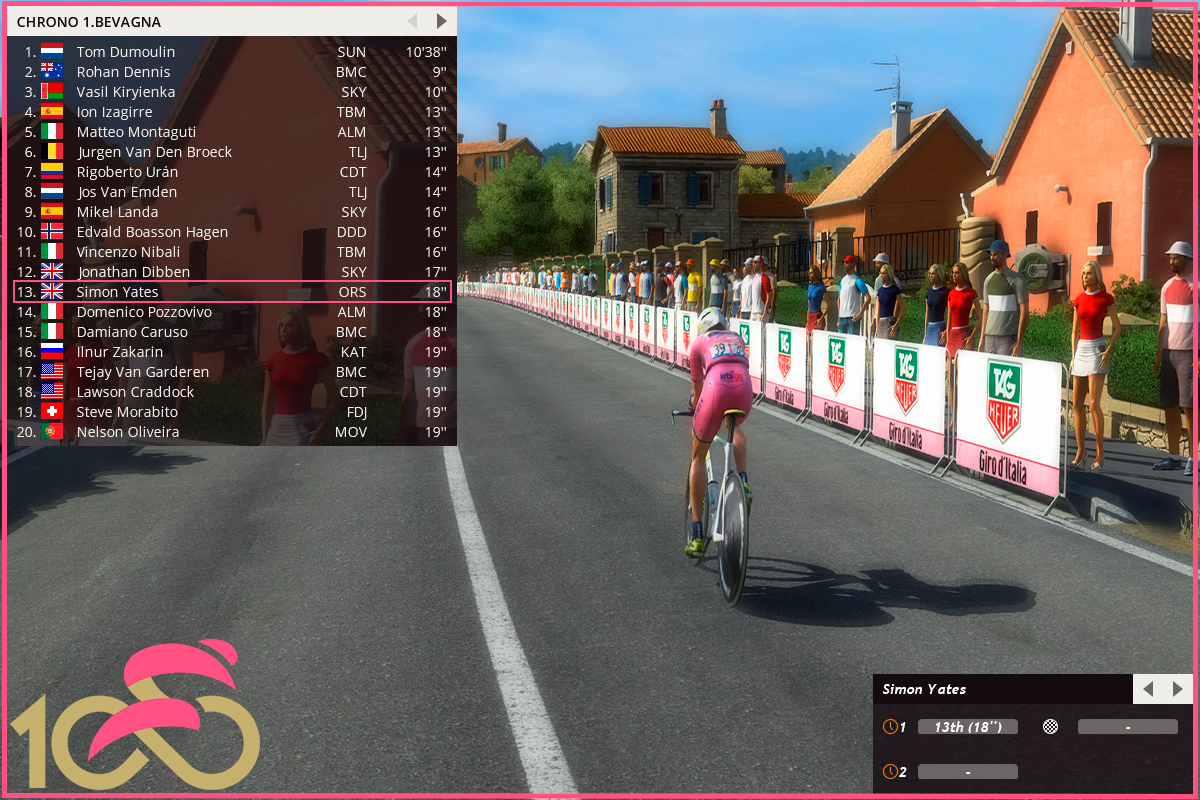Select highlighted Simon Yates standings row

[x=232, y=292]
